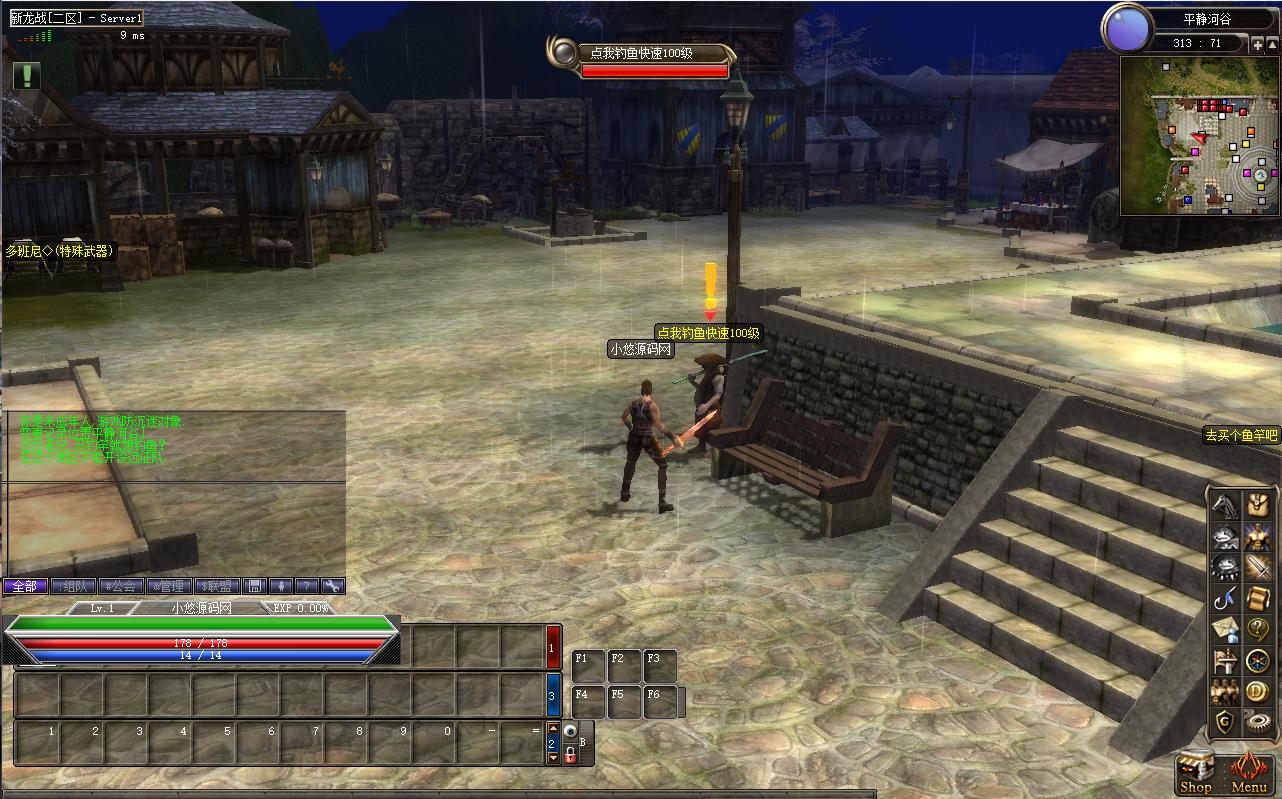Image resolution: width=1282 pixels, height=799 pixels.
Task: Click the green exclamation notification icon
Action: (27, 75)
